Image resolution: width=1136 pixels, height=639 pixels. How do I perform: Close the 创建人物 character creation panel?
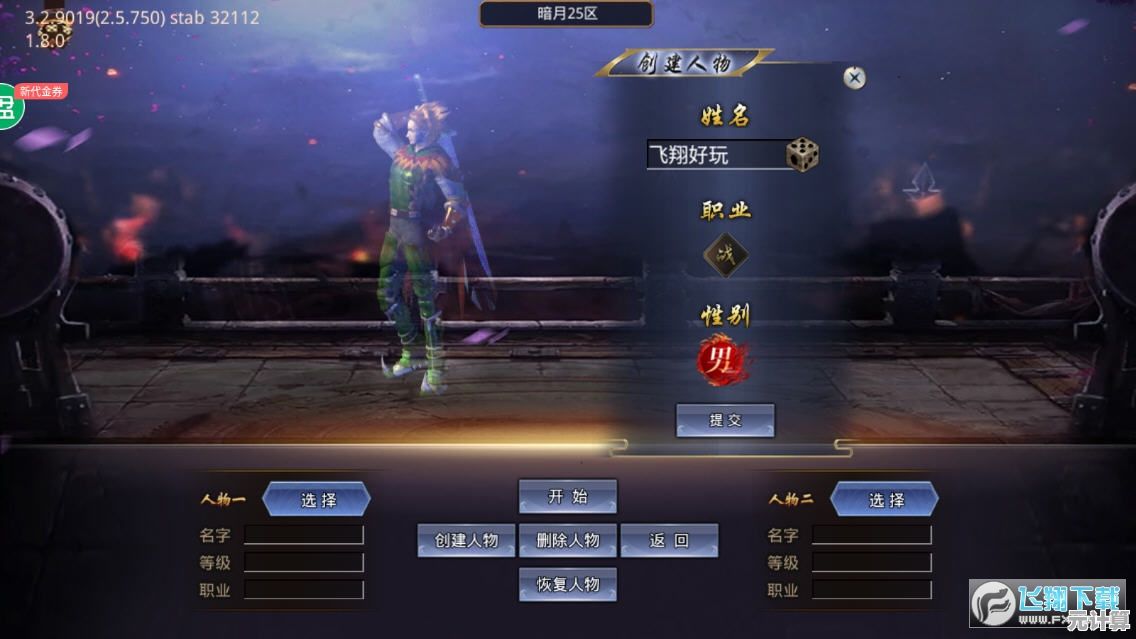tap(854, 78)
